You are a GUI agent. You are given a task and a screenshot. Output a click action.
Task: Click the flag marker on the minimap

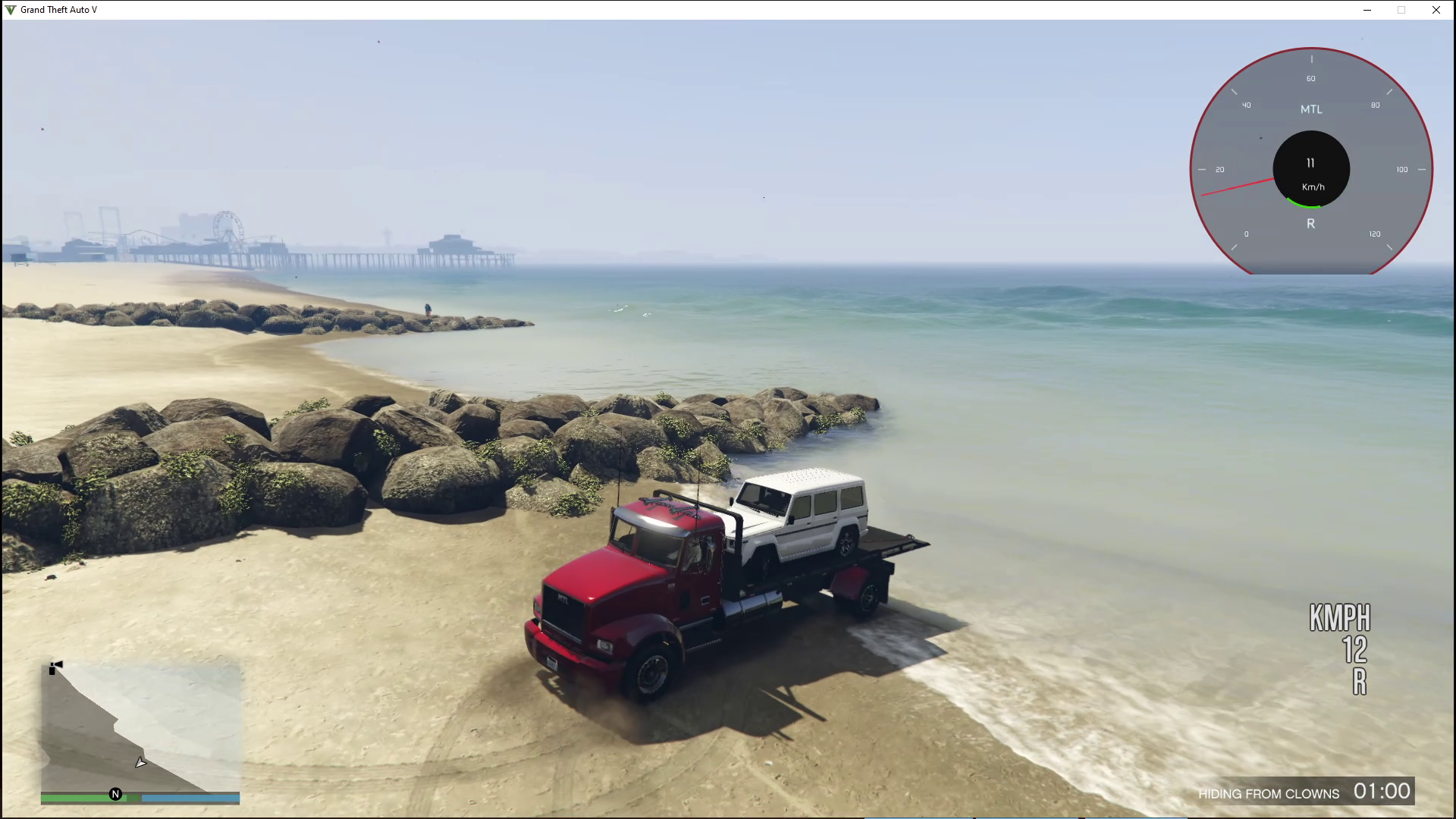[x=55, y=667]
